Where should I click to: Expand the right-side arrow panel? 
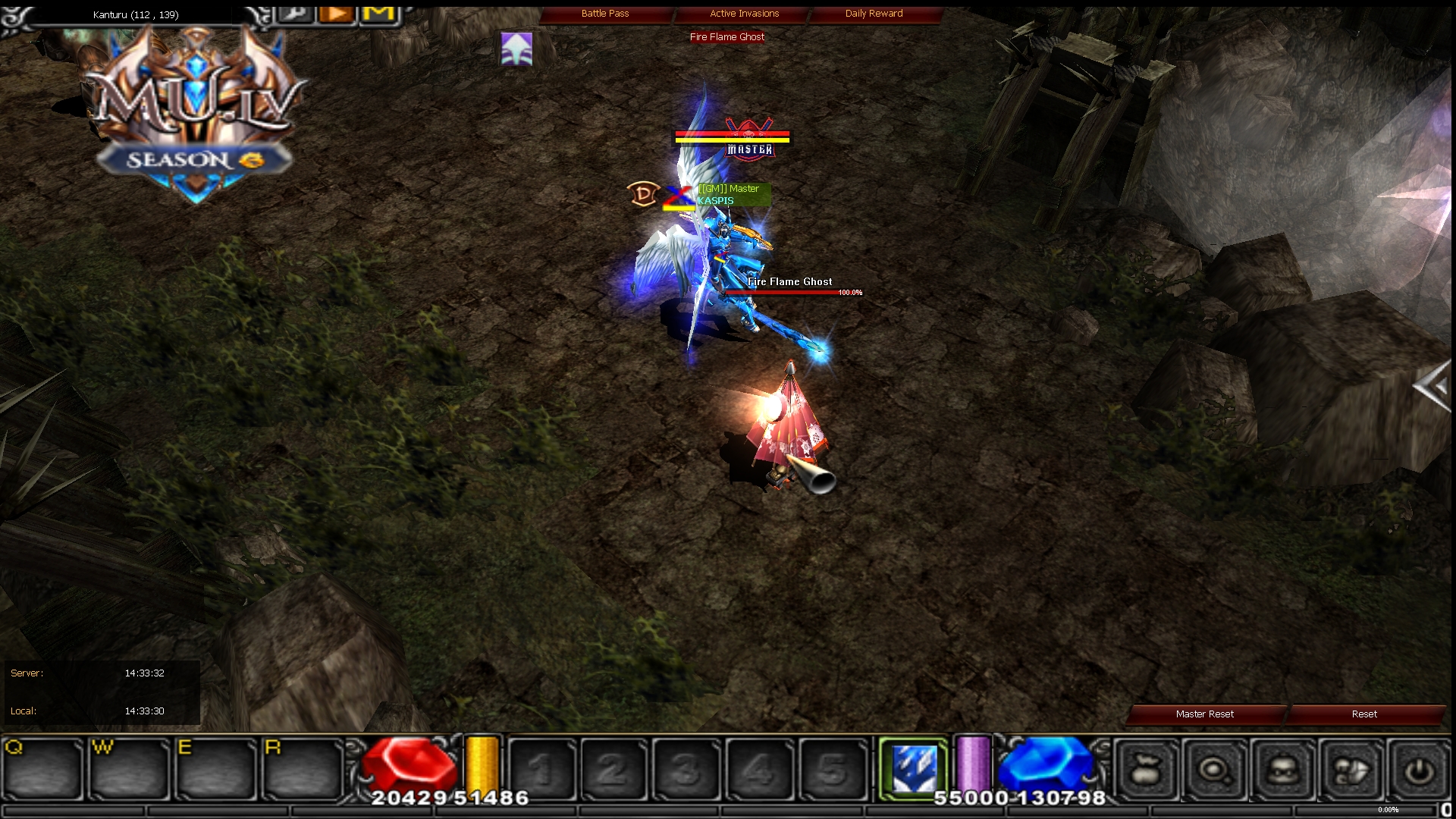[1432, 387]
